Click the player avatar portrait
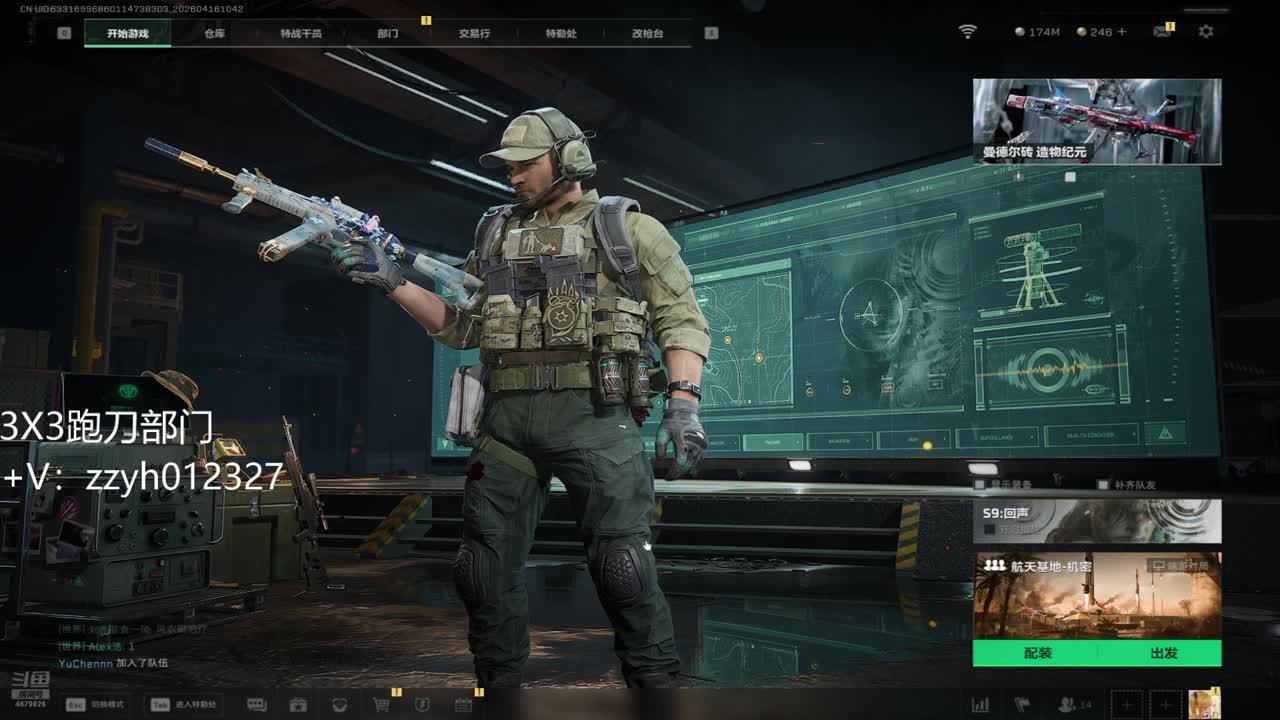 (1203, 704)
